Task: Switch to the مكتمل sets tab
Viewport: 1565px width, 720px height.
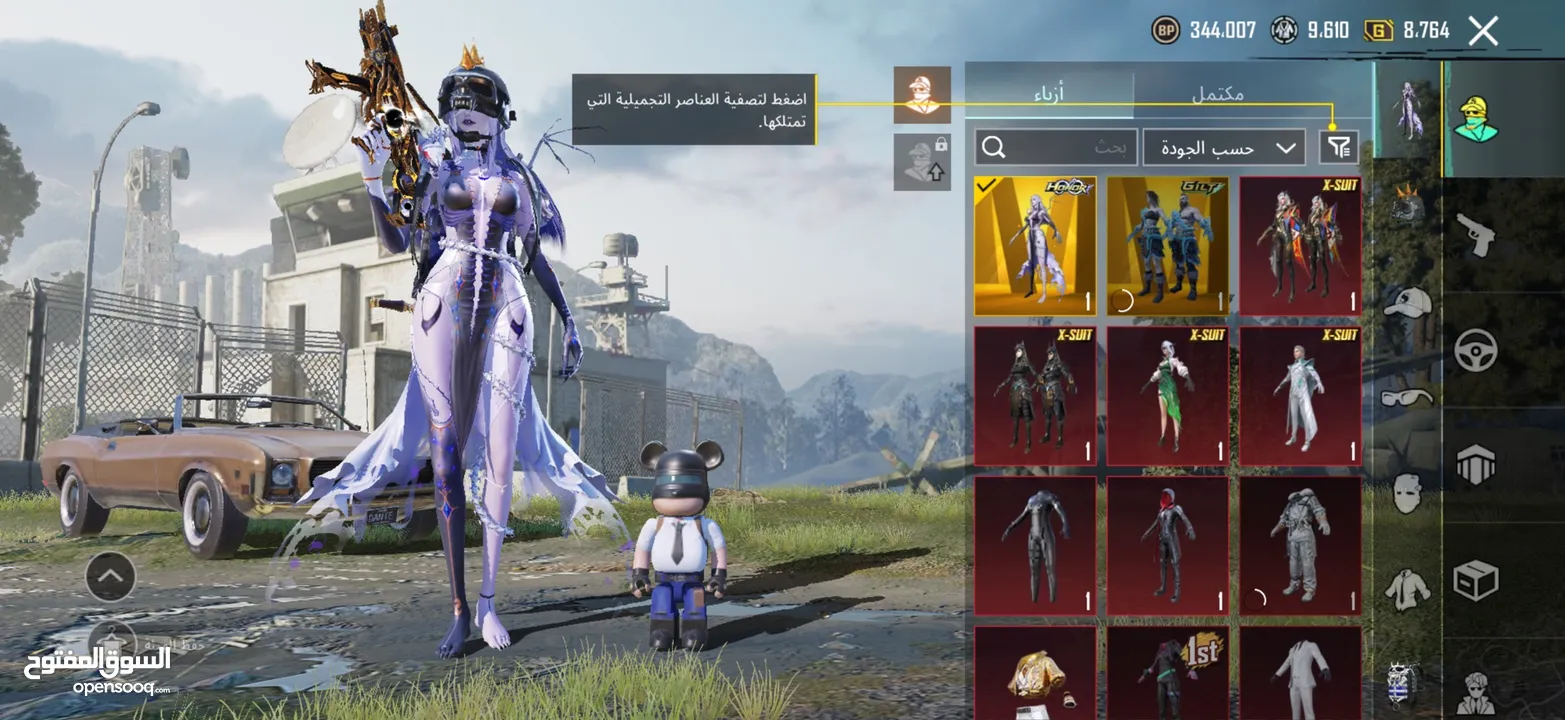Action: click(1218, 94)
